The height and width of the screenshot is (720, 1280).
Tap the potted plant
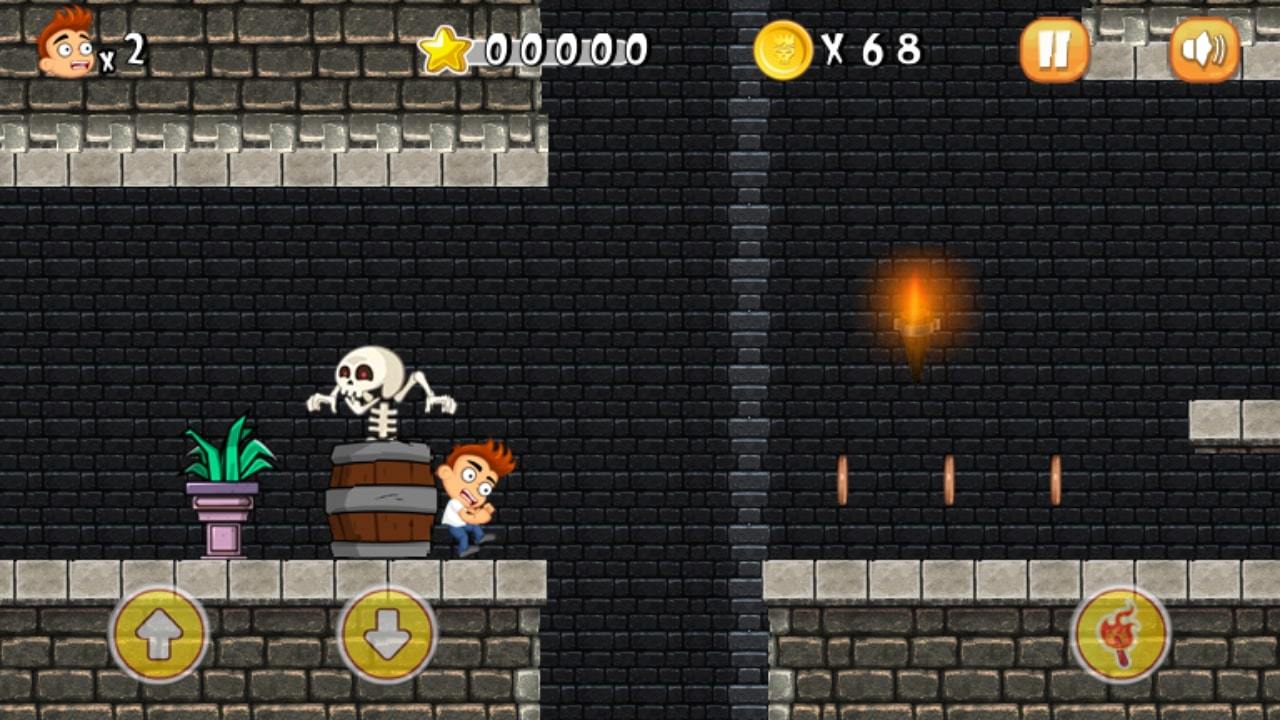click(x=222, y=490)
